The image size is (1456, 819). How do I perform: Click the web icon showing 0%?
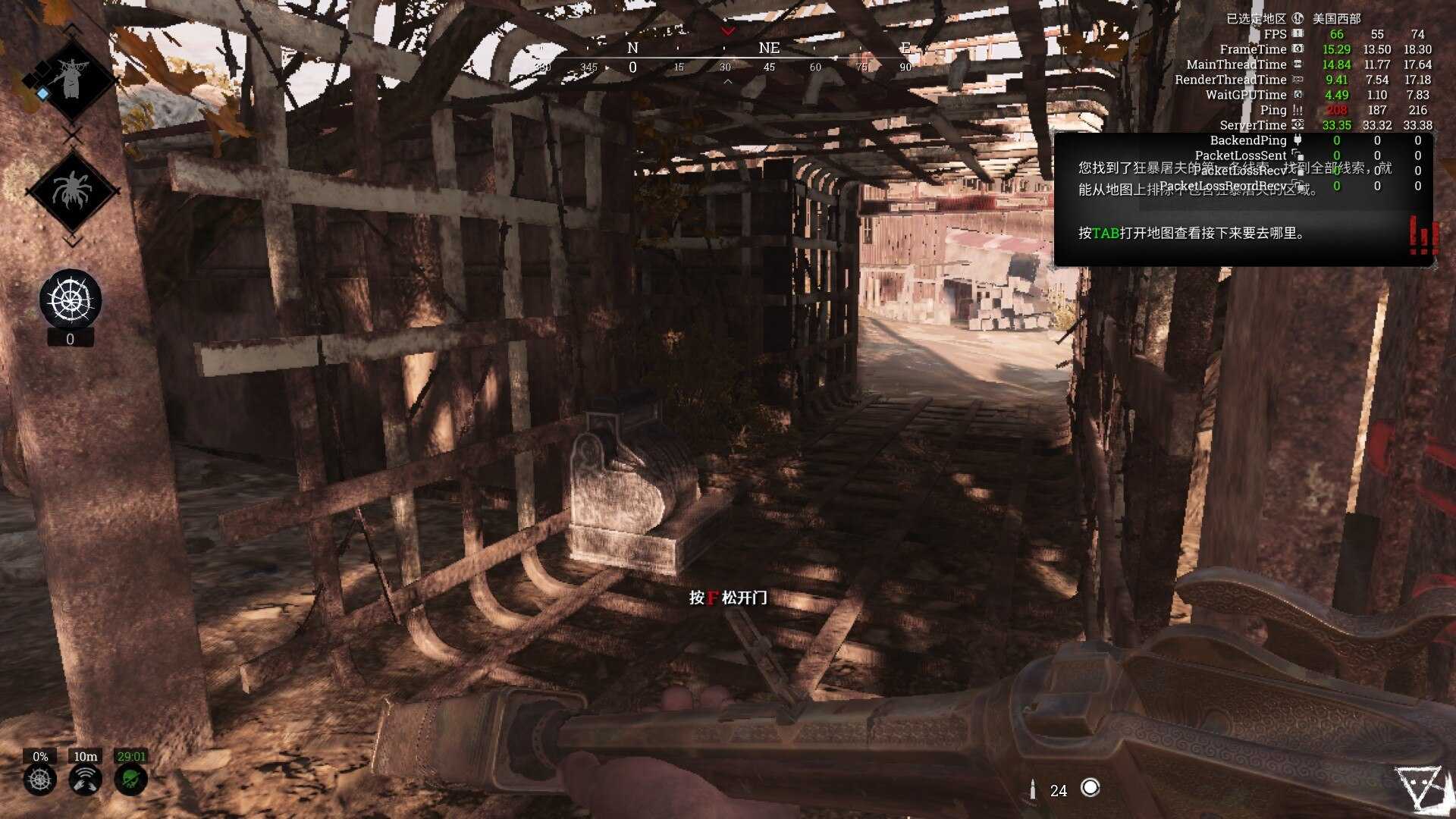(40, 779)
